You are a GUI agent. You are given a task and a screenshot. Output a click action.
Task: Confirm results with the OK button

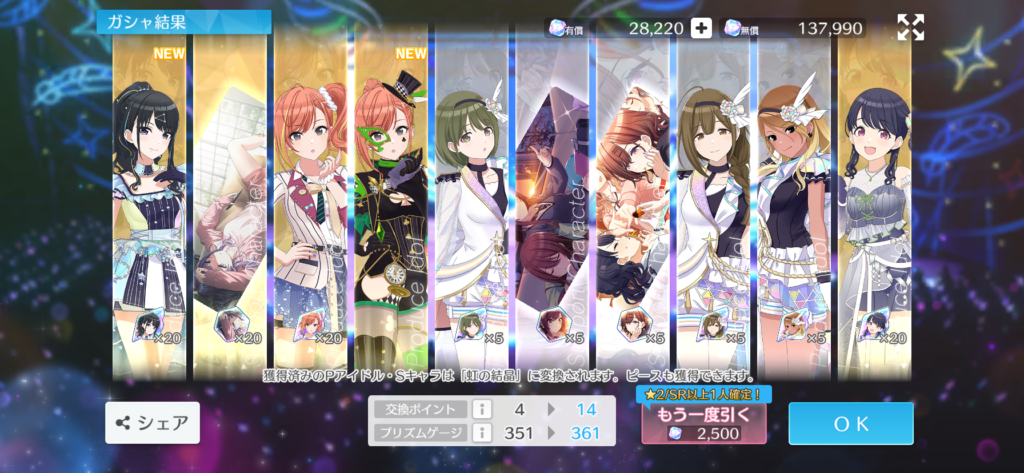[x=850, y=423]
